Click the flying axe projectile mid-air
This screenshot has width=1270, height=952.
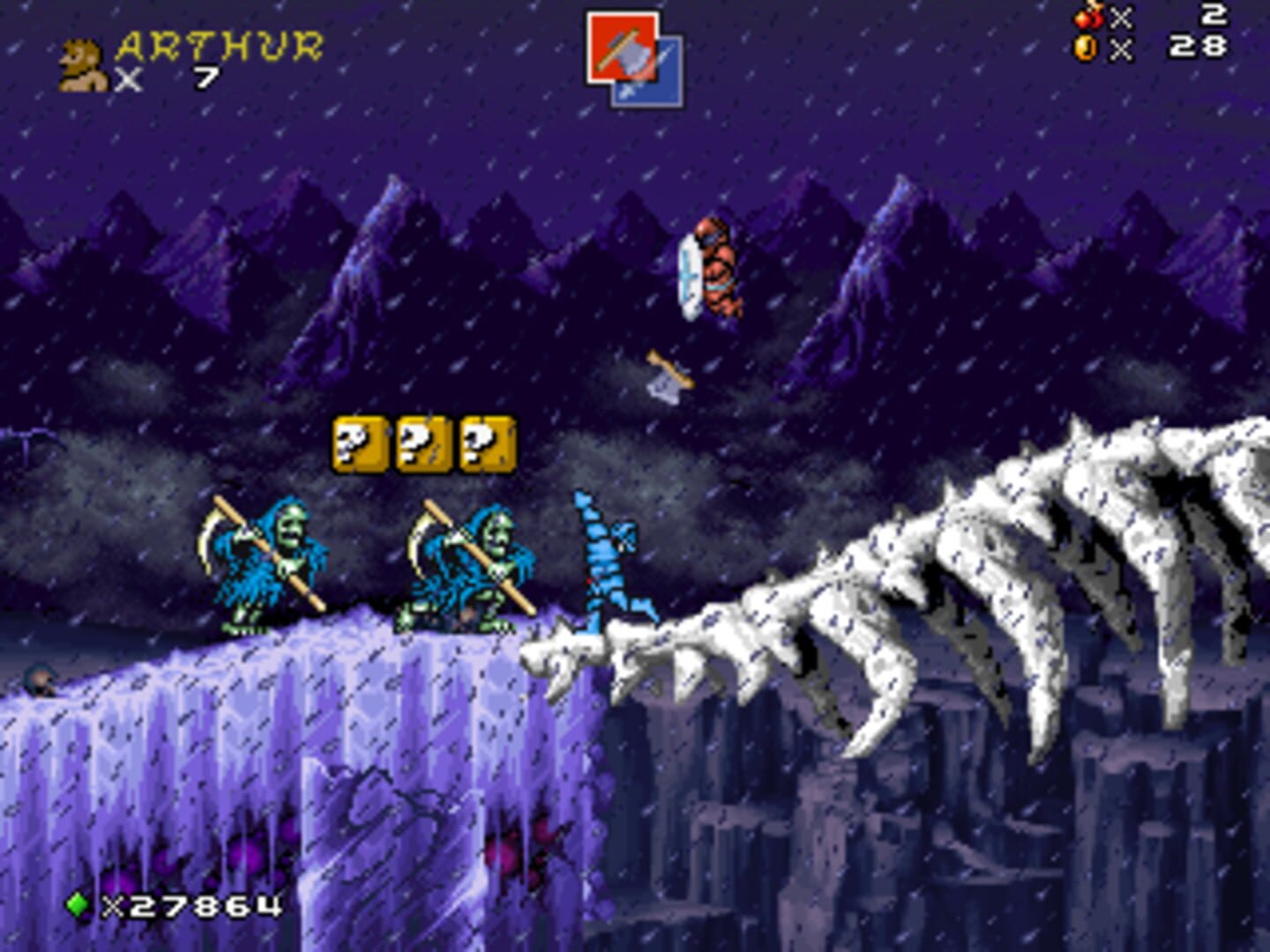669,374
